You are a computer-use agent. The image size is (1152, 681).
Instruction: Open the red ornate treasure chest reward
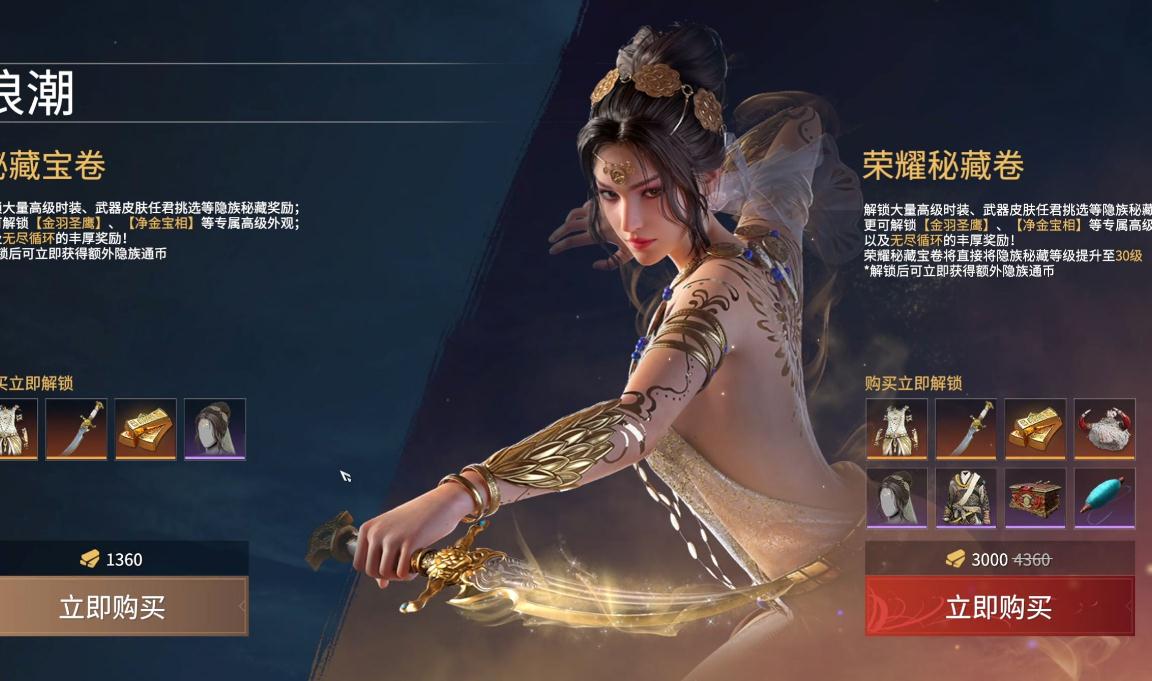click(x=1035, y=497)
